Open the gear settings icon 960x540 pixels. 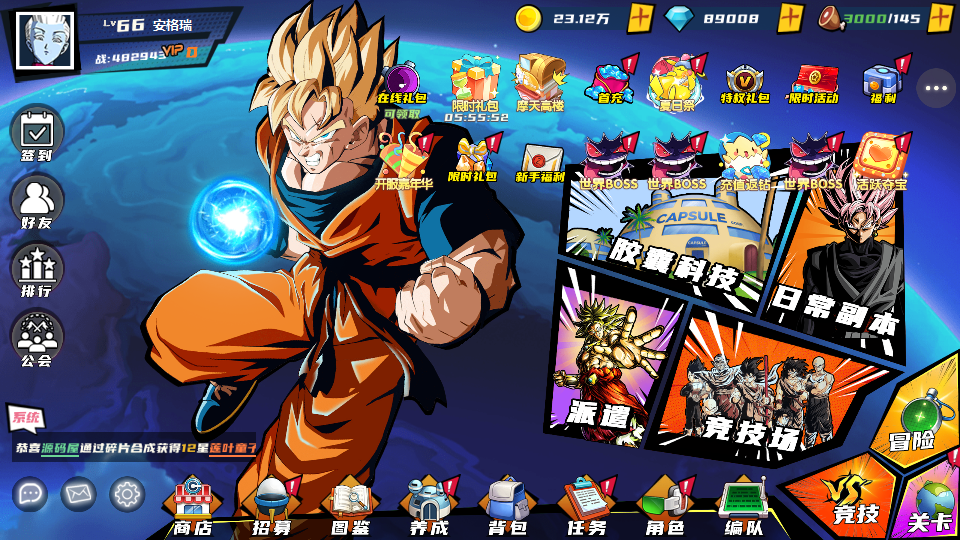(x=127, y=493)
